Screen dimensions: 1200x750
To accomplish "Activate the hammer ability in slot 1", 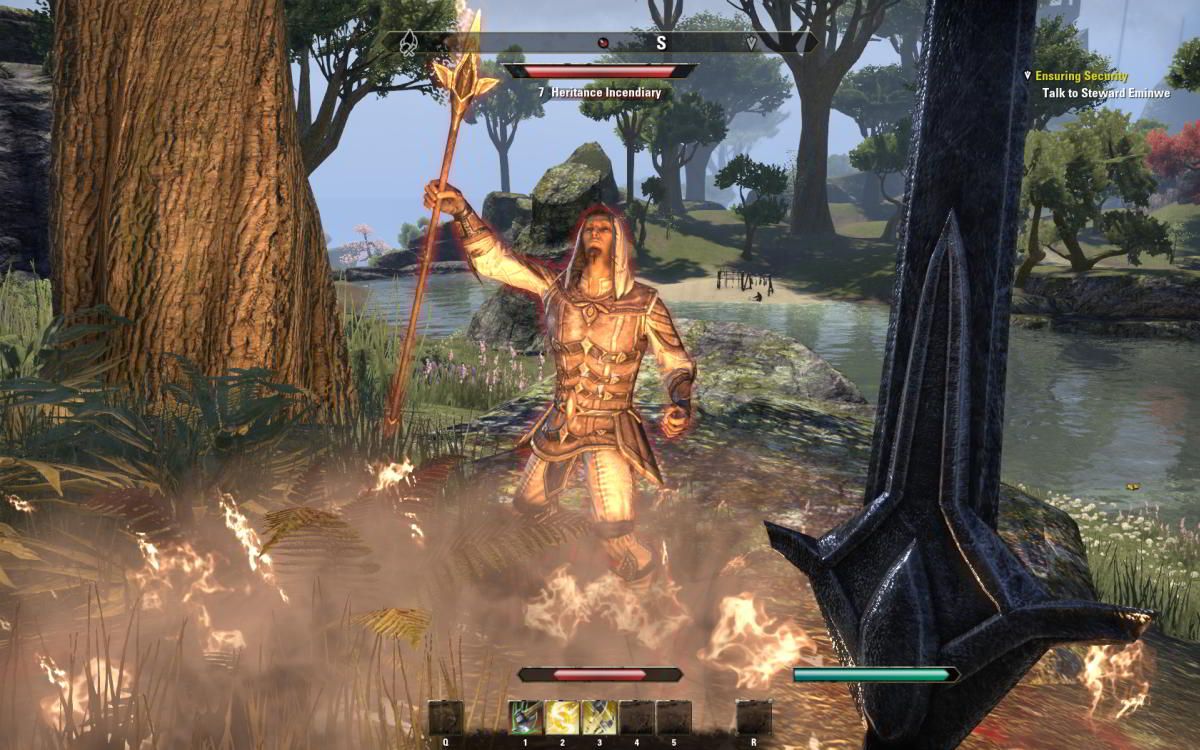I will click(526, 717).
